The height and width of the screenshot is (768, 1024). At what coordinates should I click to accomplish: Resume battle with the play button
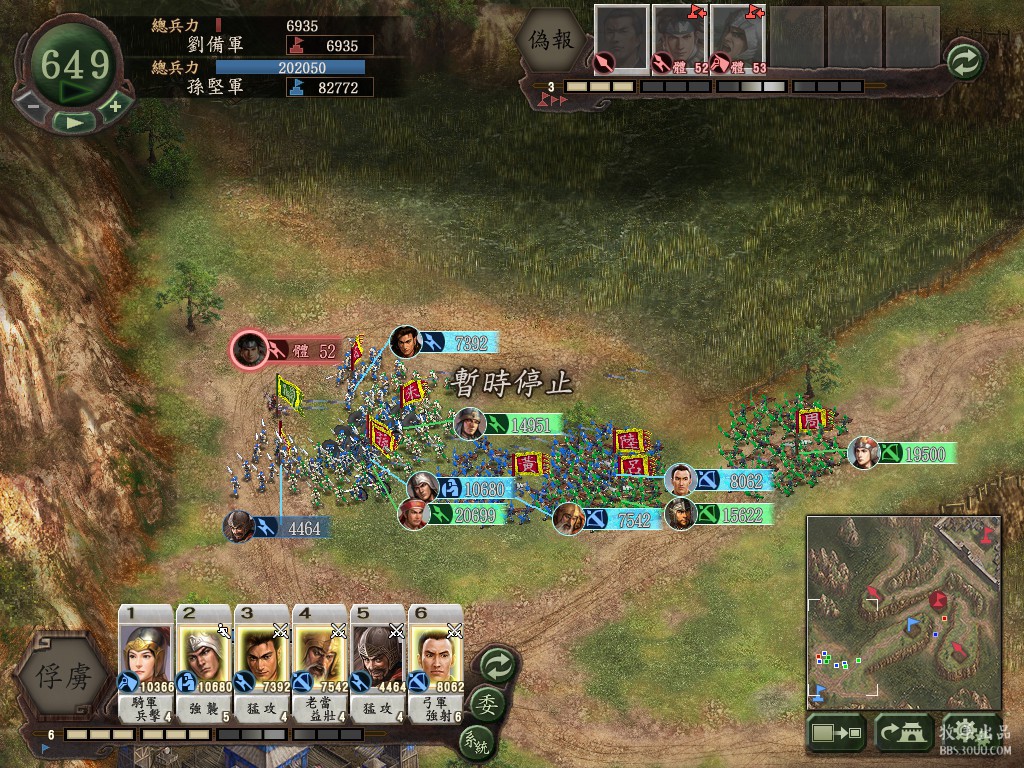74,121
